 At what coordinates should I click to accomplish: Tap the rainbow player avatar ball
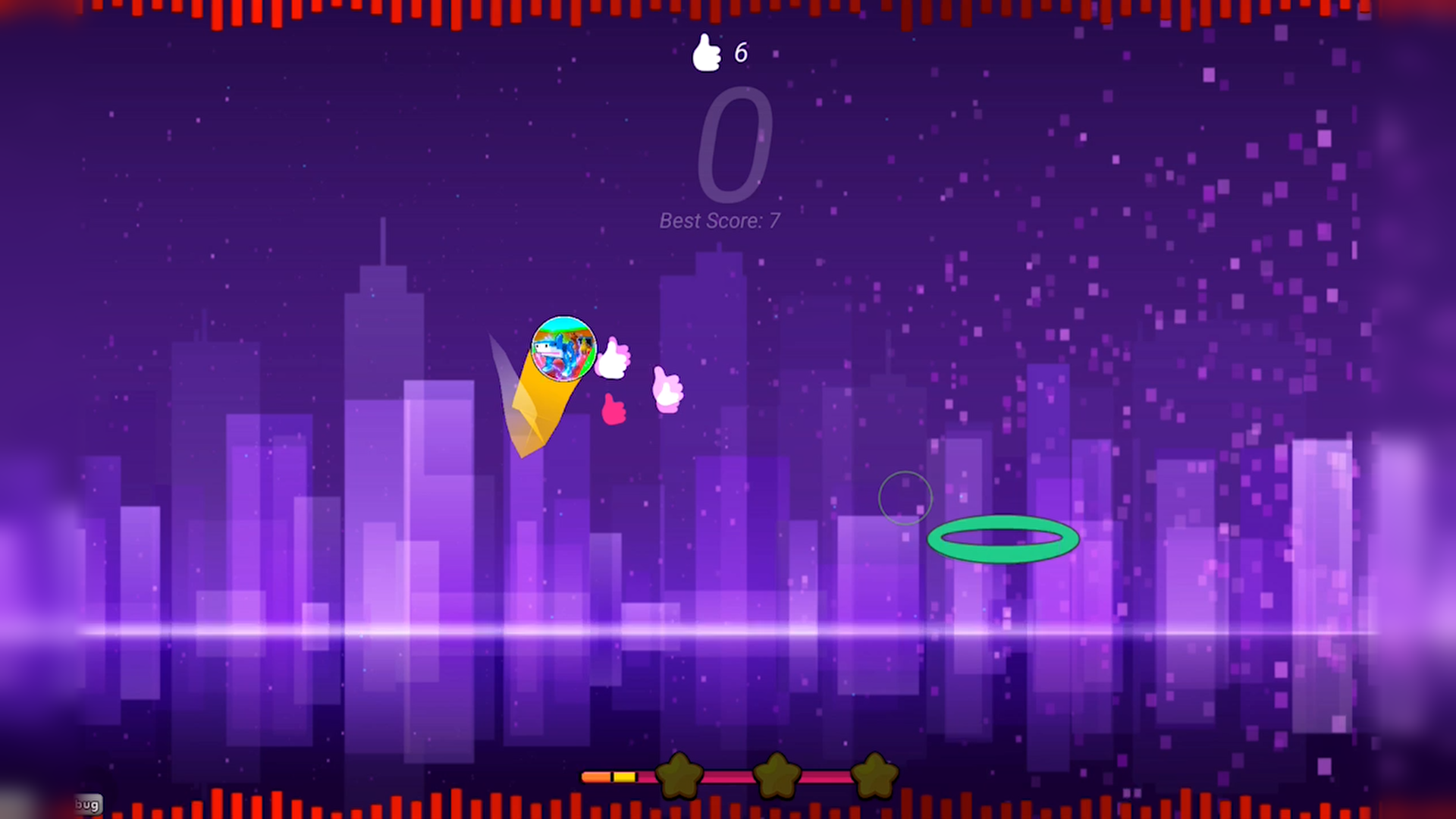coord(565,350)
